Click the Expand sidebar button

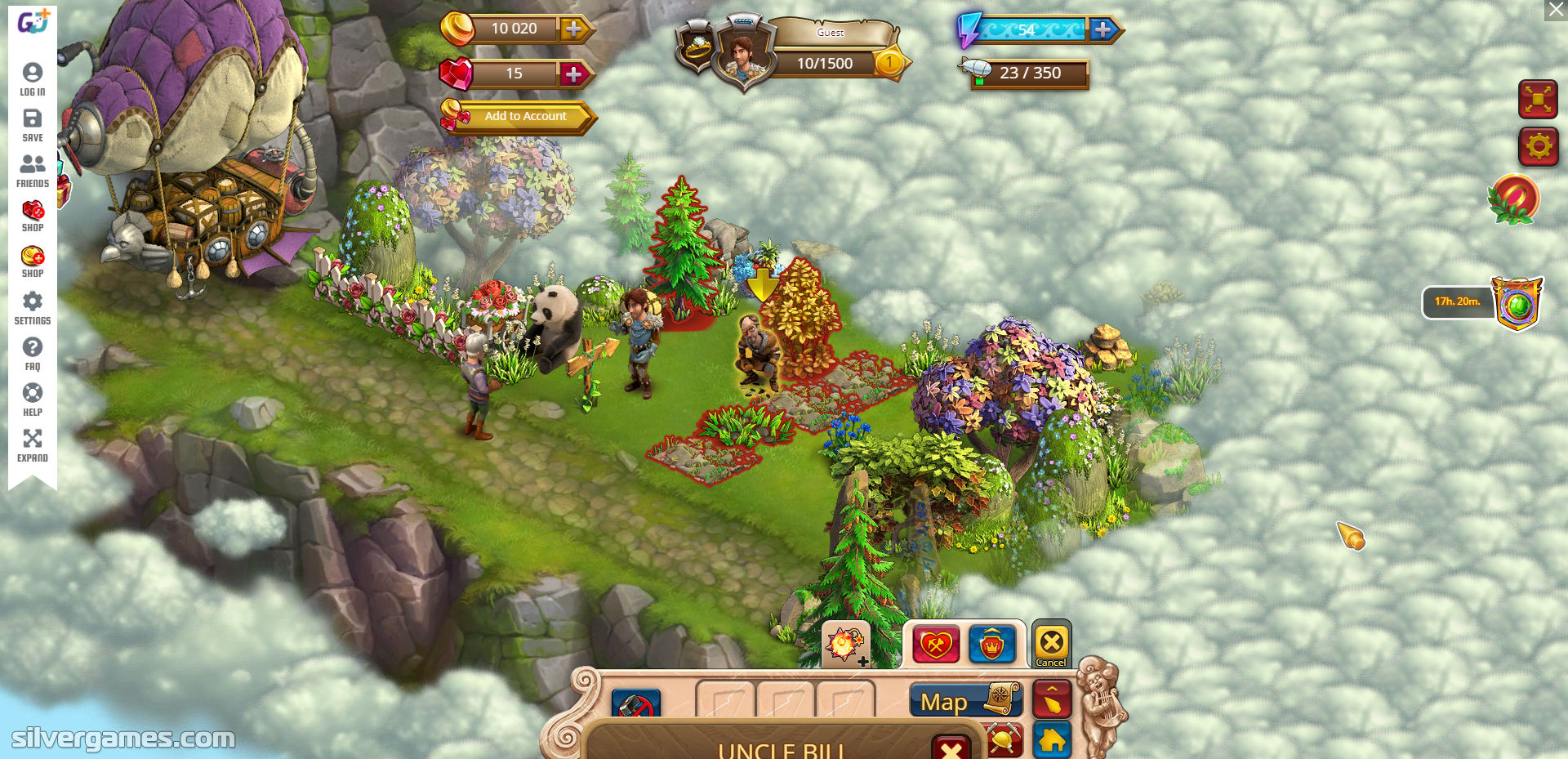[33, 444]
